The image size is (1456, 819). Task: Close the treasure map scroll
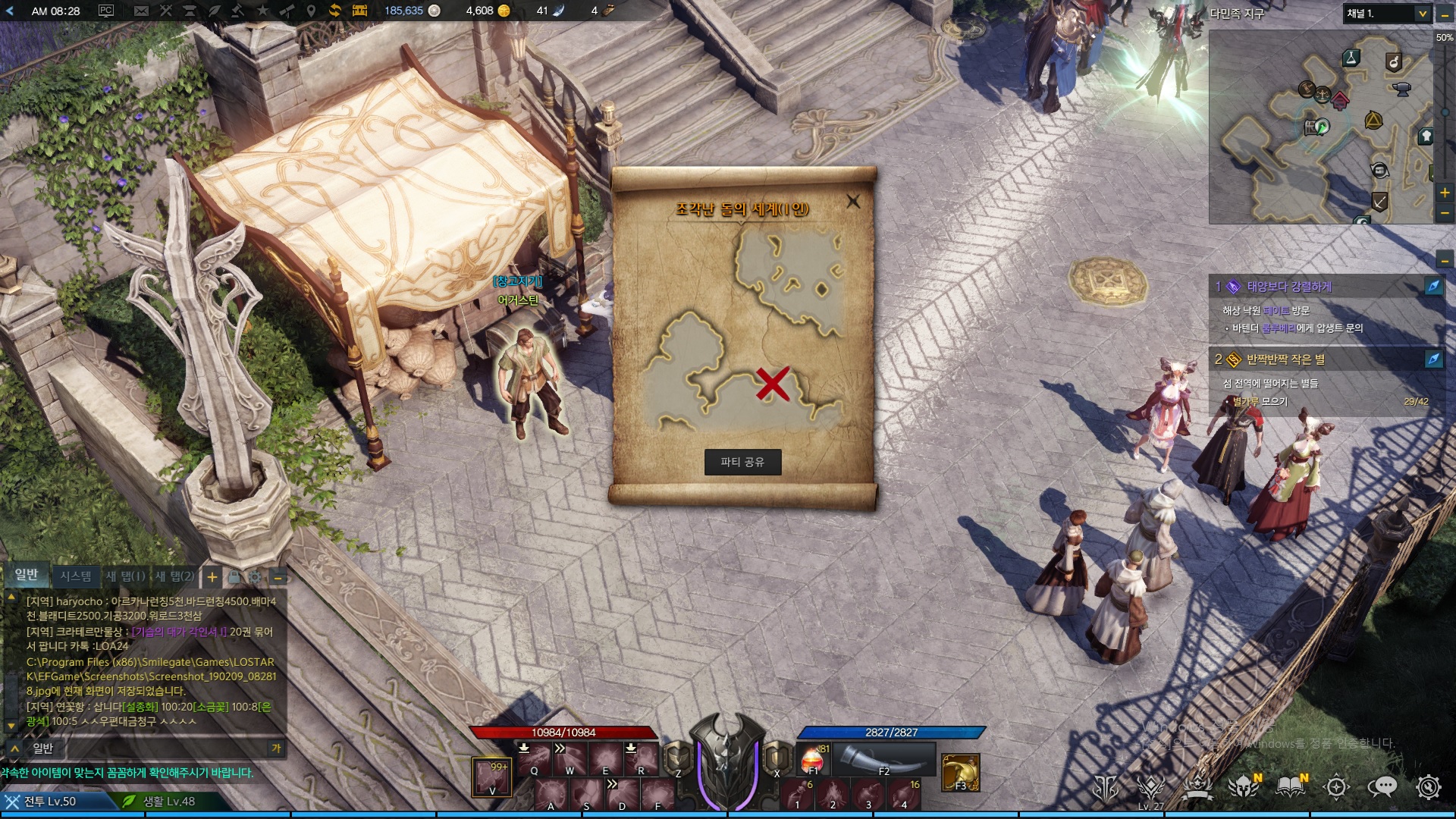tap(853, 202)
